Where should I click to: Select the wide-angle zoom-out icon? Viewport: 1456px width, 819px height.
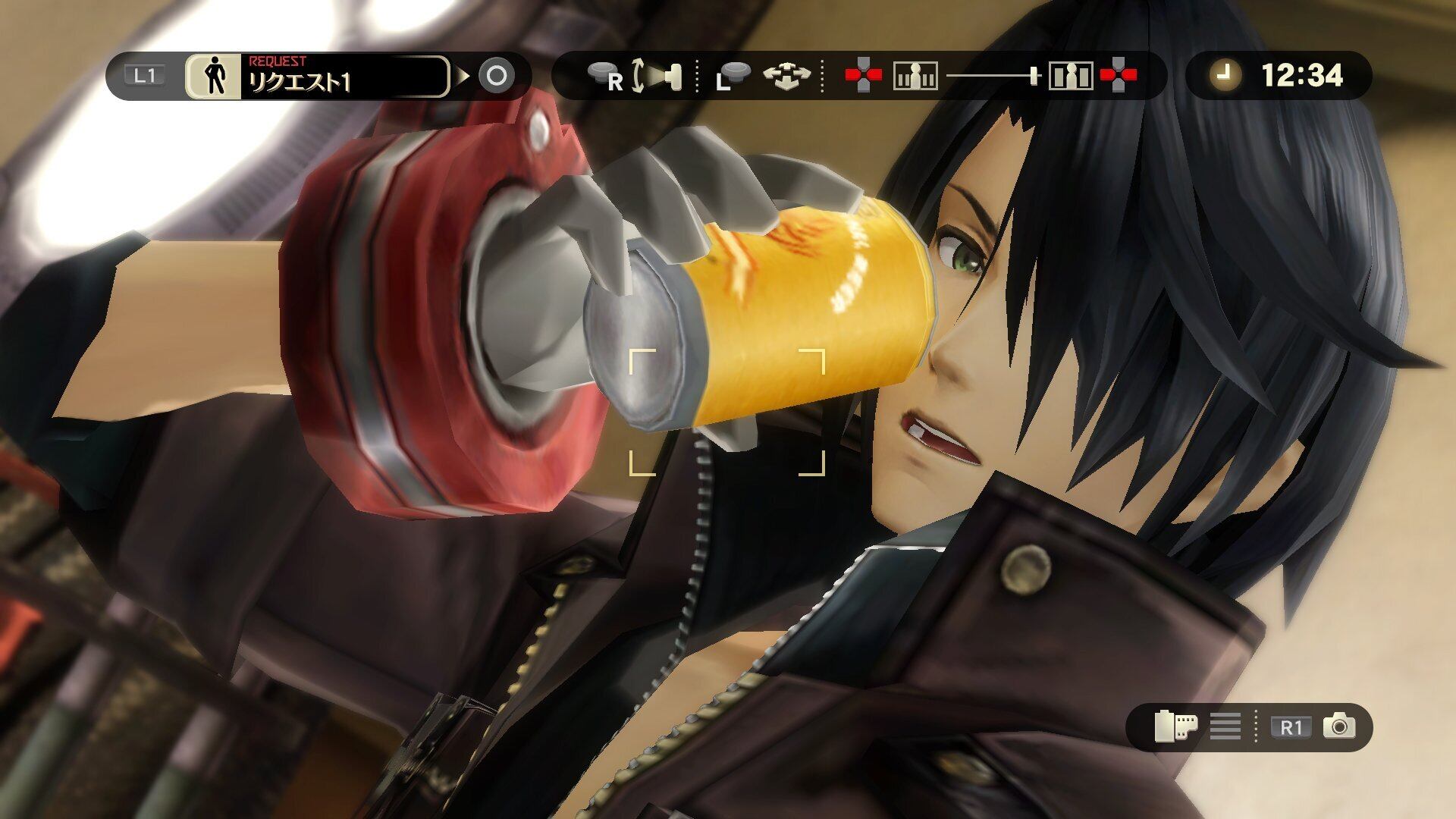915,76
